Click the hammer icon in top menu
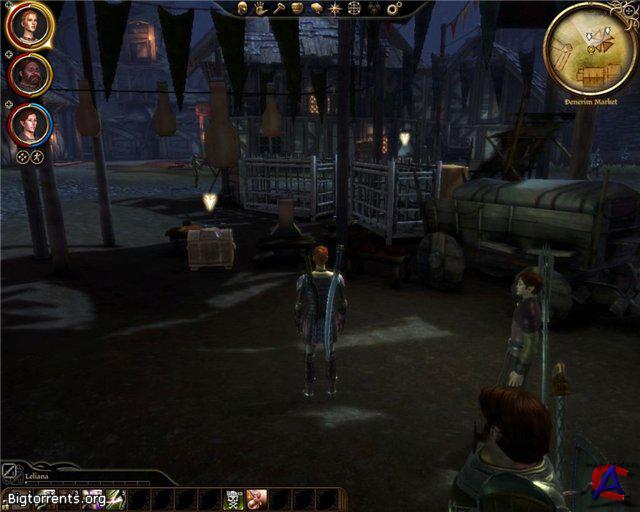Screen dimensions: 640x512 click(278, 8)
